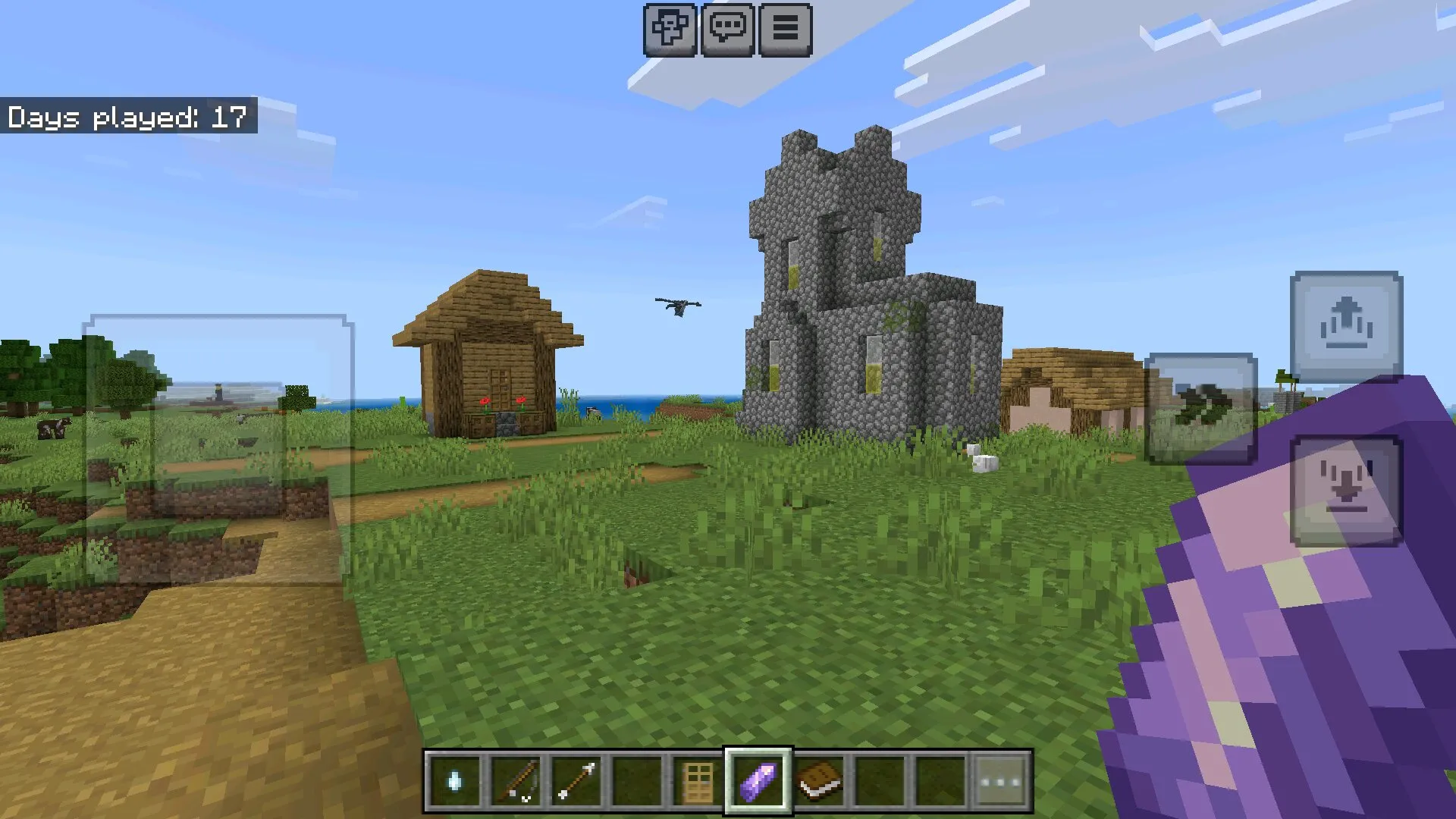Open inventory with the three-dots button
The width and height of the screenshot is (1456, 819).
tap(1001, 781)
